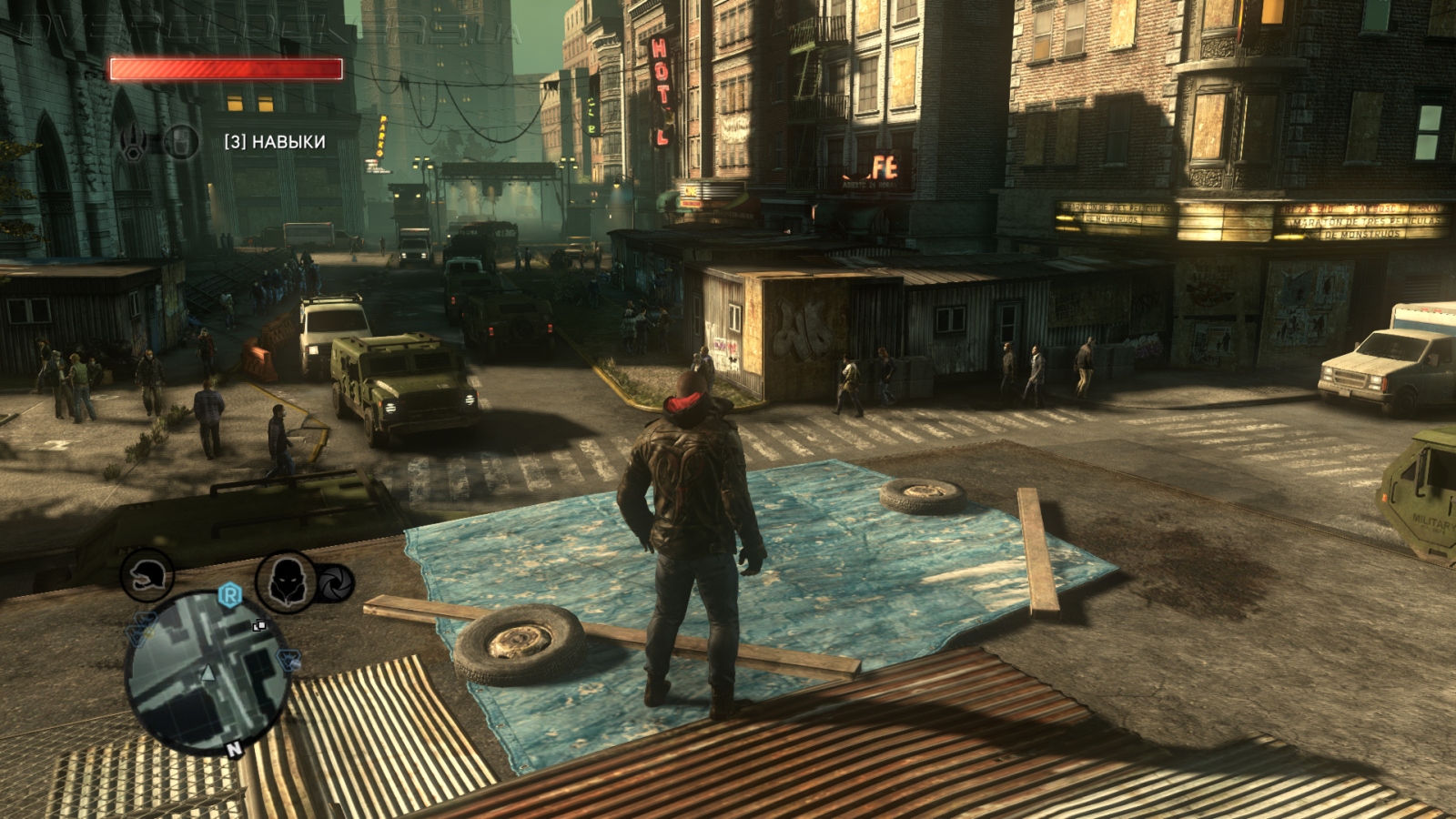
Task: Click the white overlapping squares minimap marker
Action: point(259,625)
